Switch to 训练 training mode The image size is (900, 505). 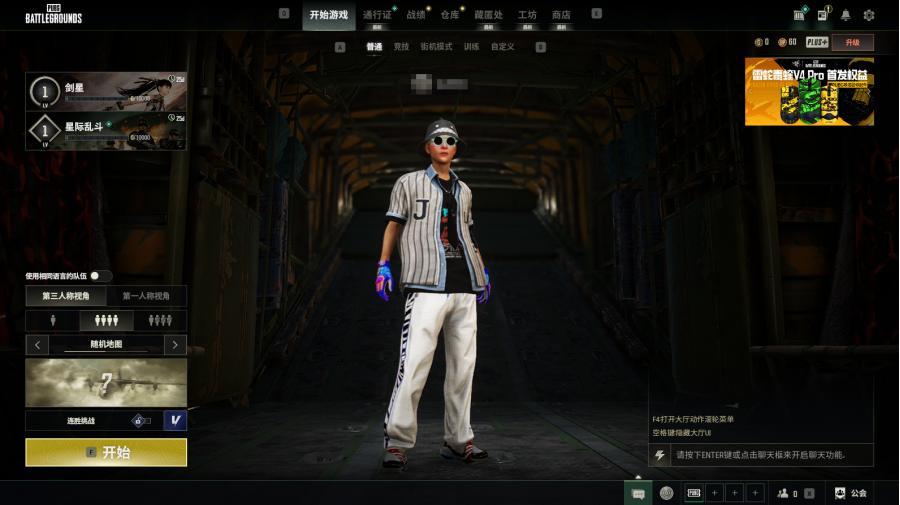click(471, 47)
